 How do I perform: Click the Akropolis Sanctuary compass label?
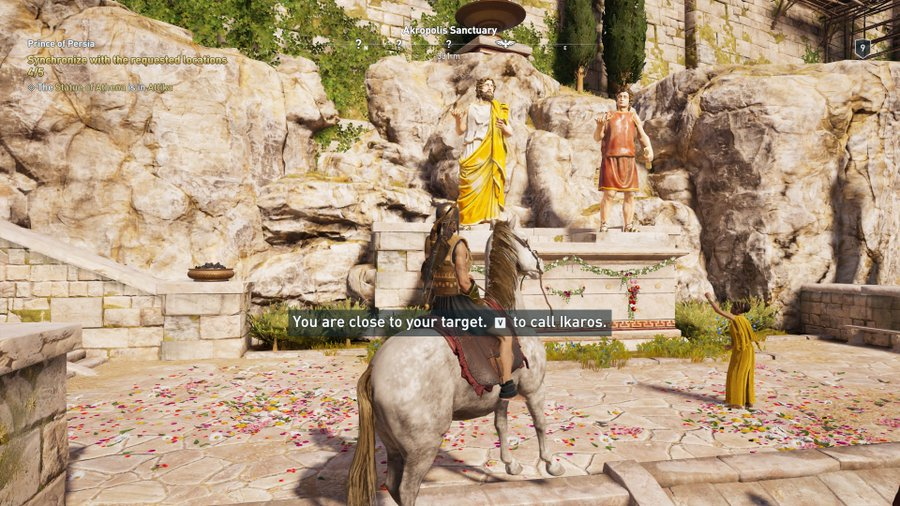[449, 31]
